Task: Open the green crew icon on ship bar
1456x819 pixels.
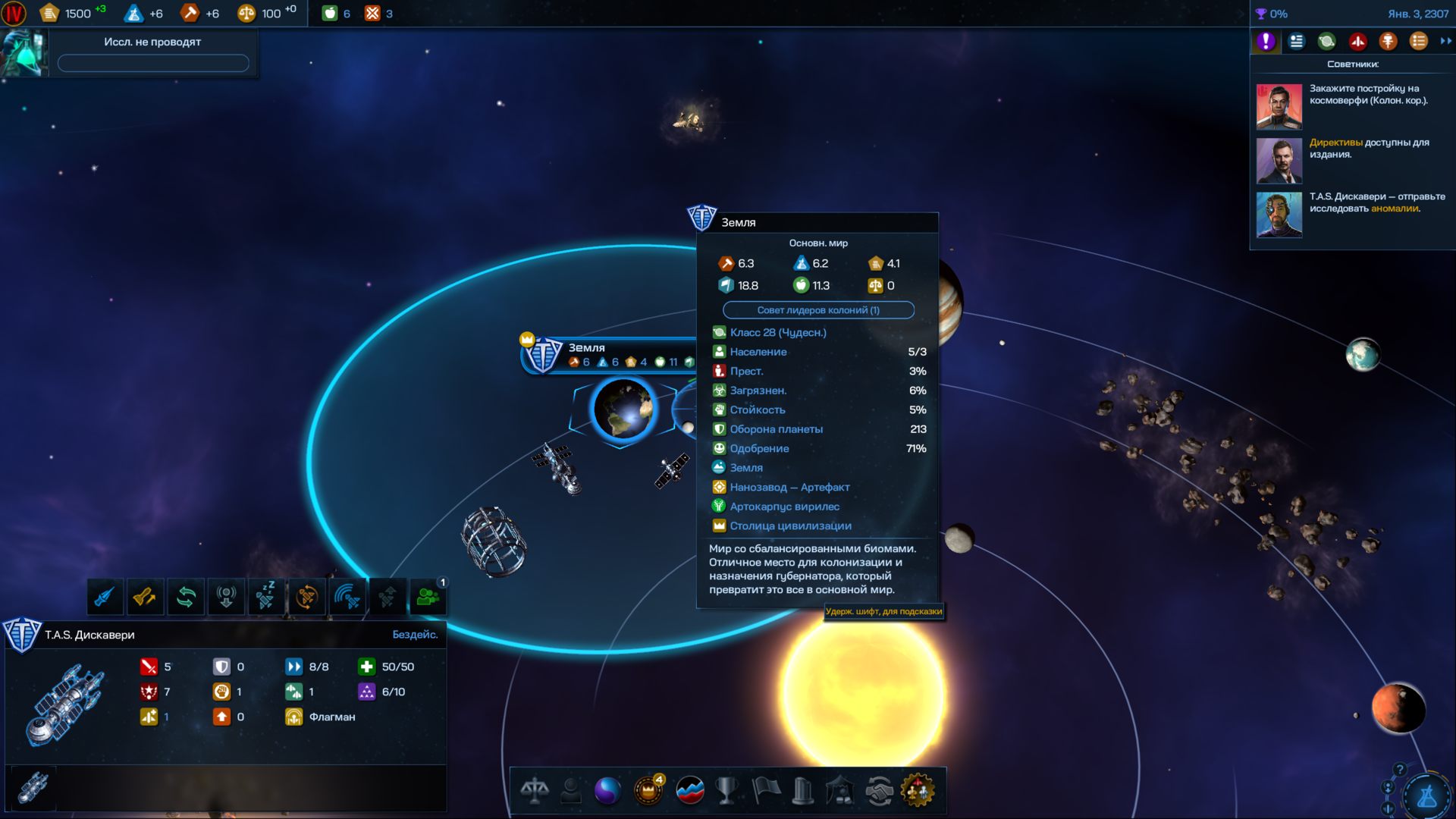Action: tap(428, 598)
